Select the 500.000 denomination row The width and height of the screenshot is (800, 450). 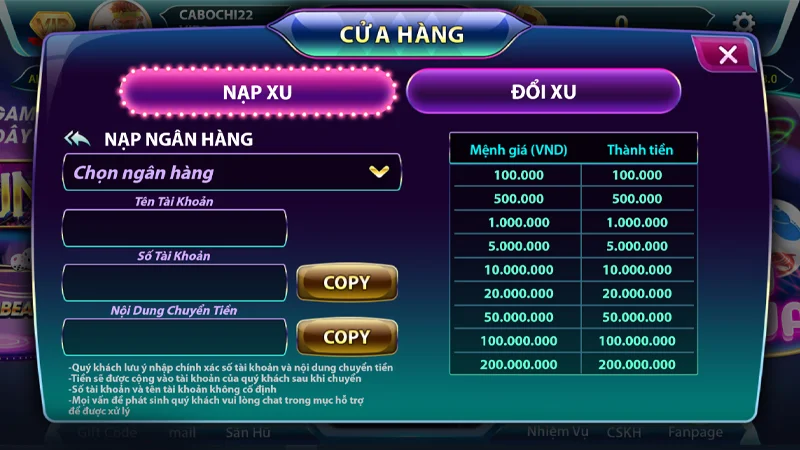tap(573, 199)
